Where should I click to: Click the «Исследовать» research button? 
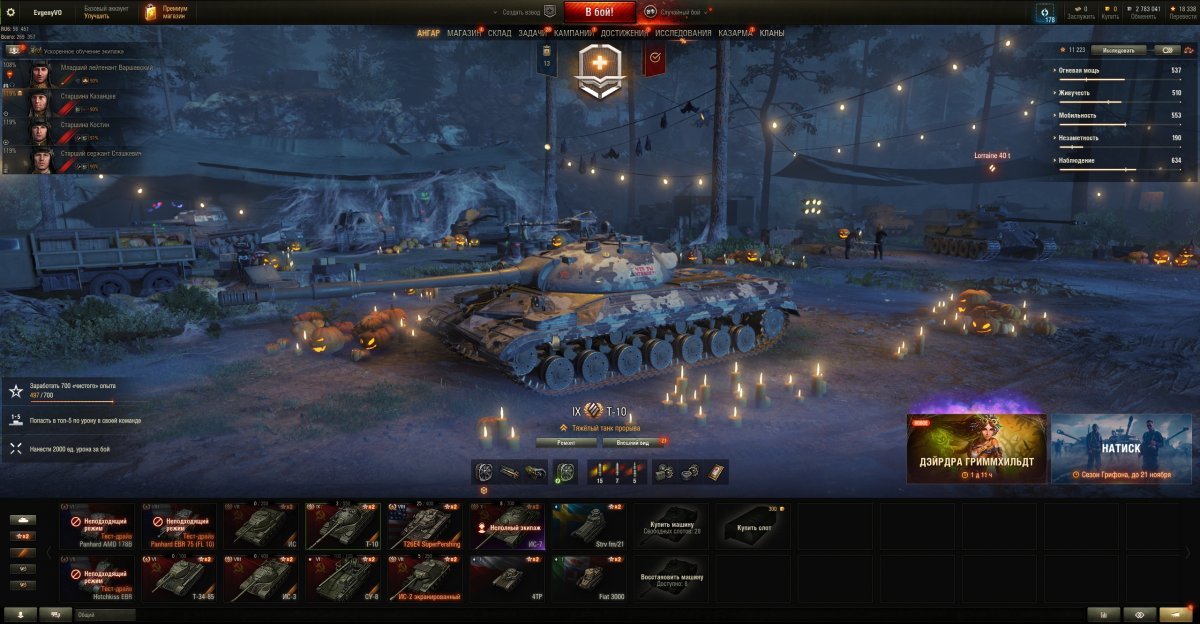1119,49
